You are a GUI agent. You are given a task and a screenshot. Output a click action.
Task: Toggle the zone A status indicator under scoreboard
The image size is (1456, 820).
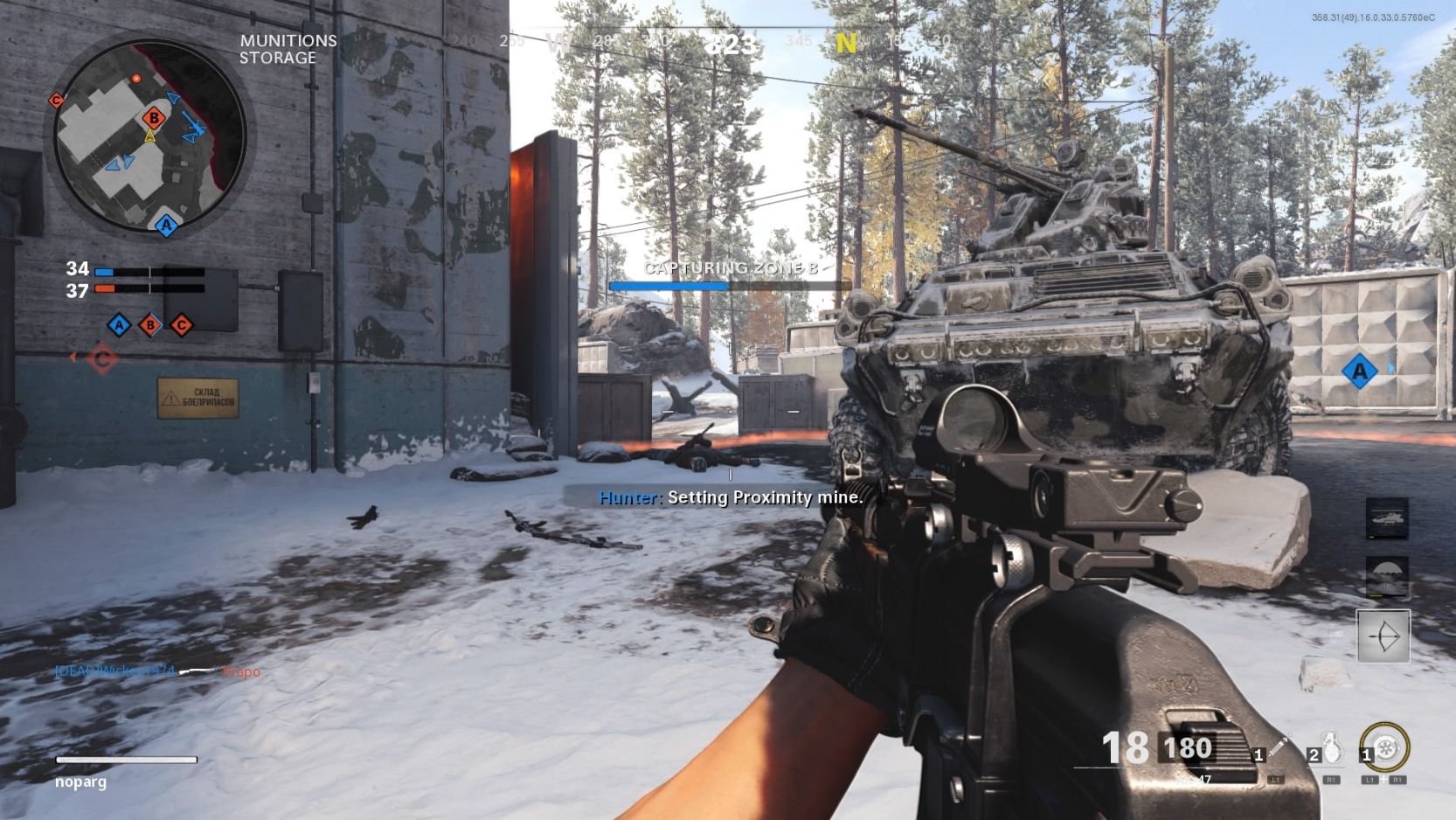(x=118, y=325)
